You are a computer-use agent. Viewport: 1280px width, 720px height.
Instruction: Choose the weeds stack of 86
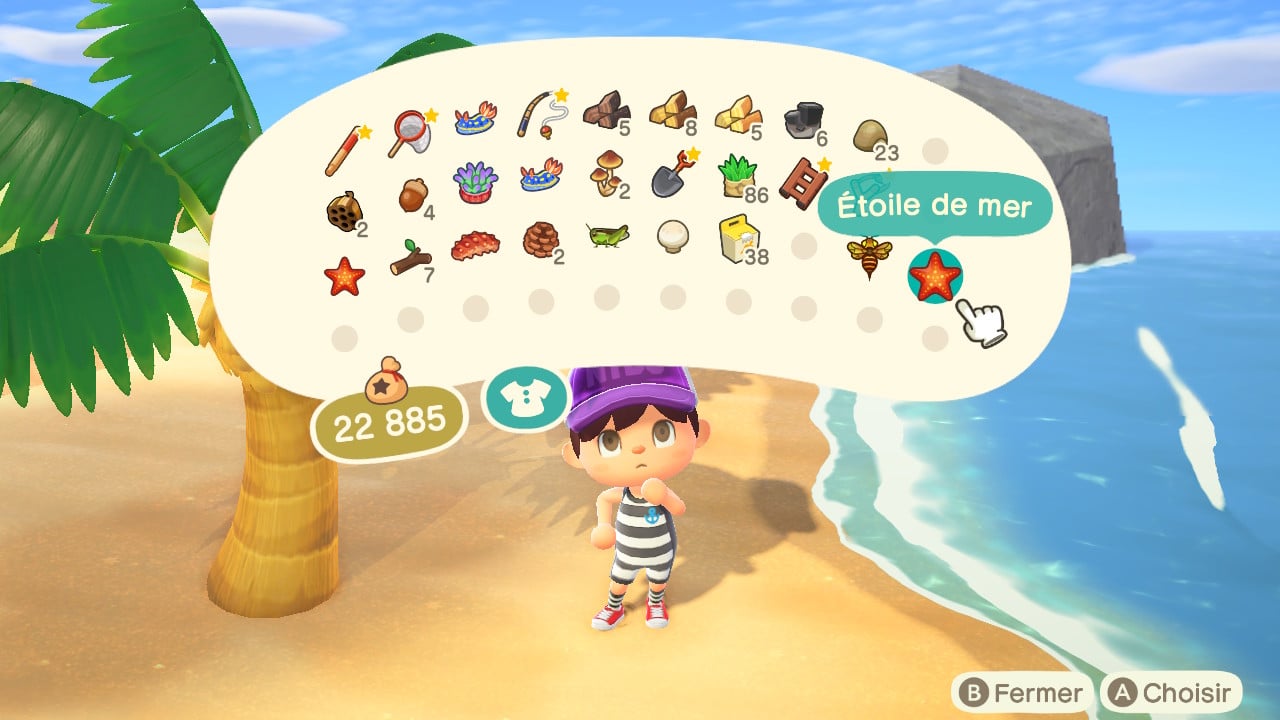(738, 176)
